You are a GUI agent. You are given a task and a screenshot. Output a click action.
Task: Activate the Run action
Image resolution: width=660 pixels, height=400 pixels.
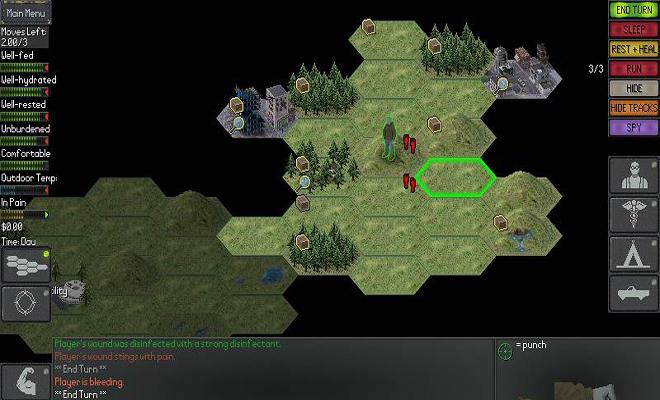pyautogui.click(x=633, y=69)
